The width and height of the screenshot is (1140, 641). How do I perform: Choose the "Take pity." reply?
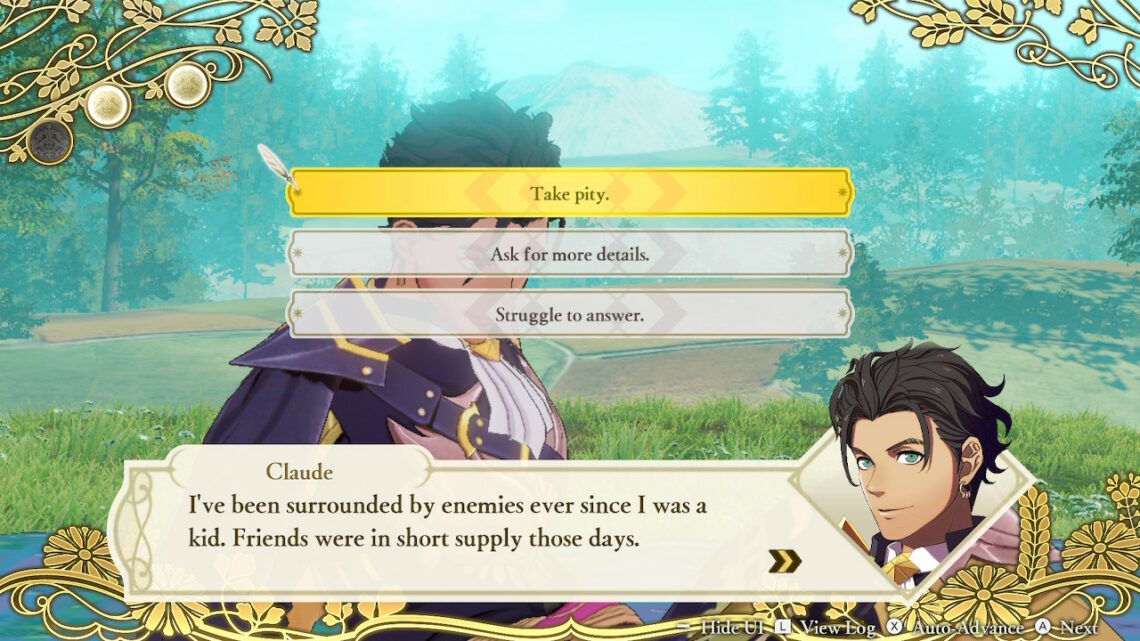coord(570,192)
